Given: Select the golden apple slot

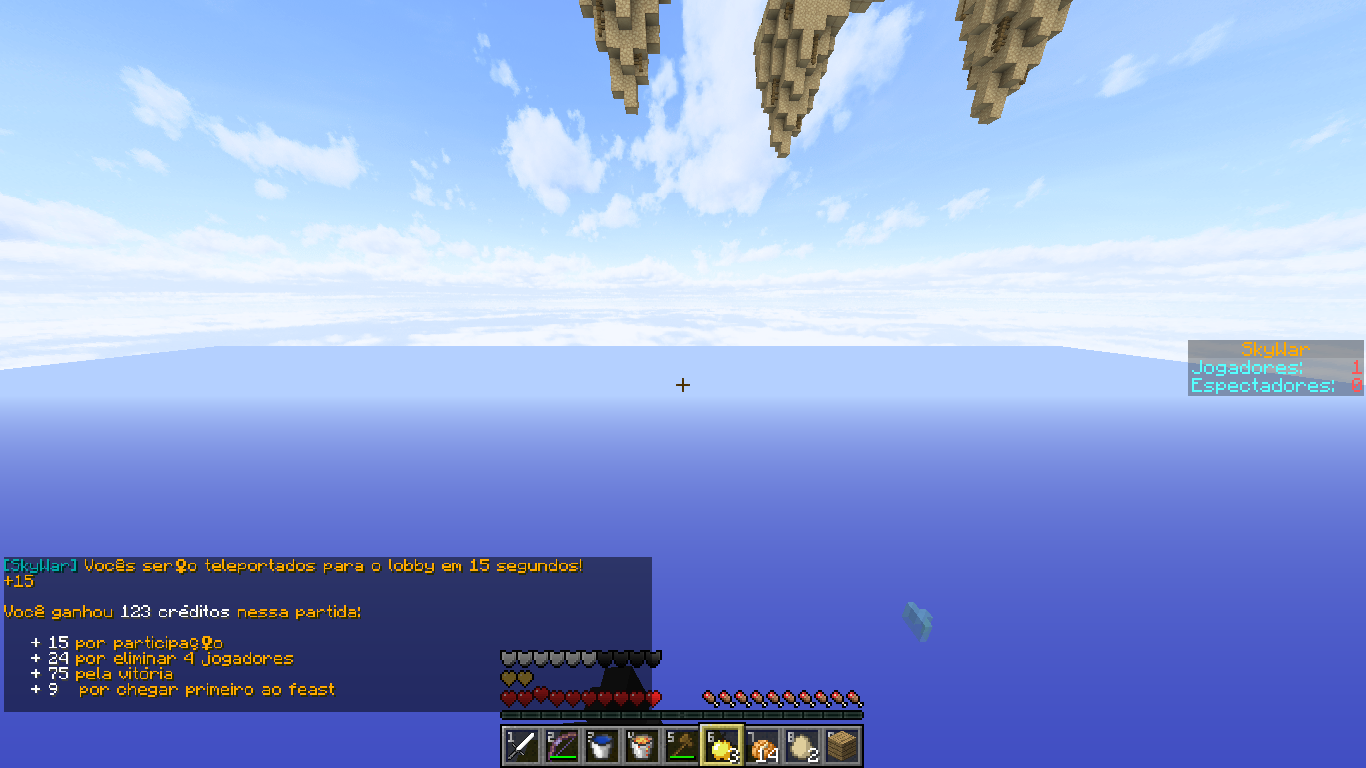Looking at the screenshot, I should click(722, 746).
